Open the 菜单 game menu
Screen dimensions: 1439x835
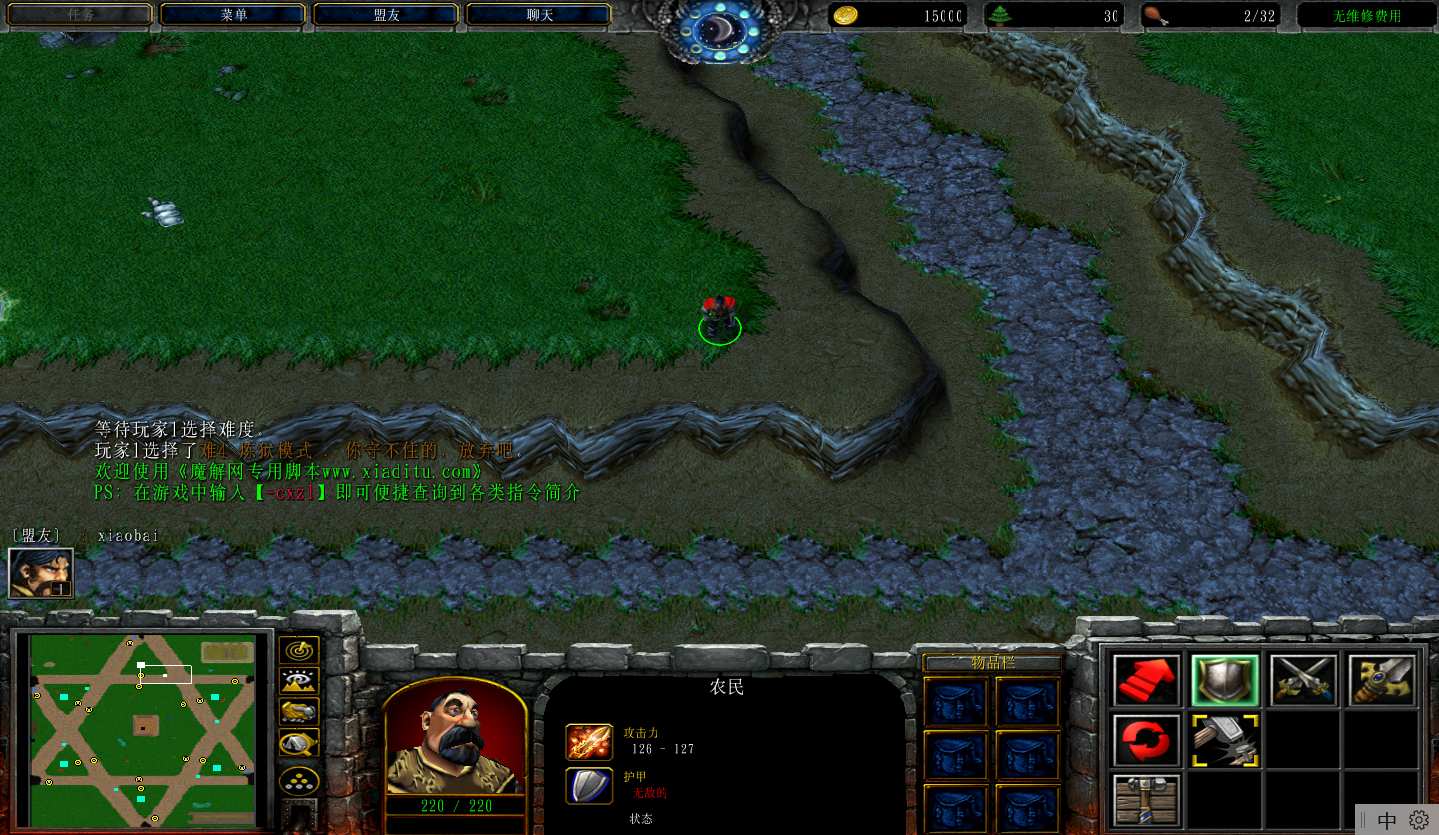point(233,15)
